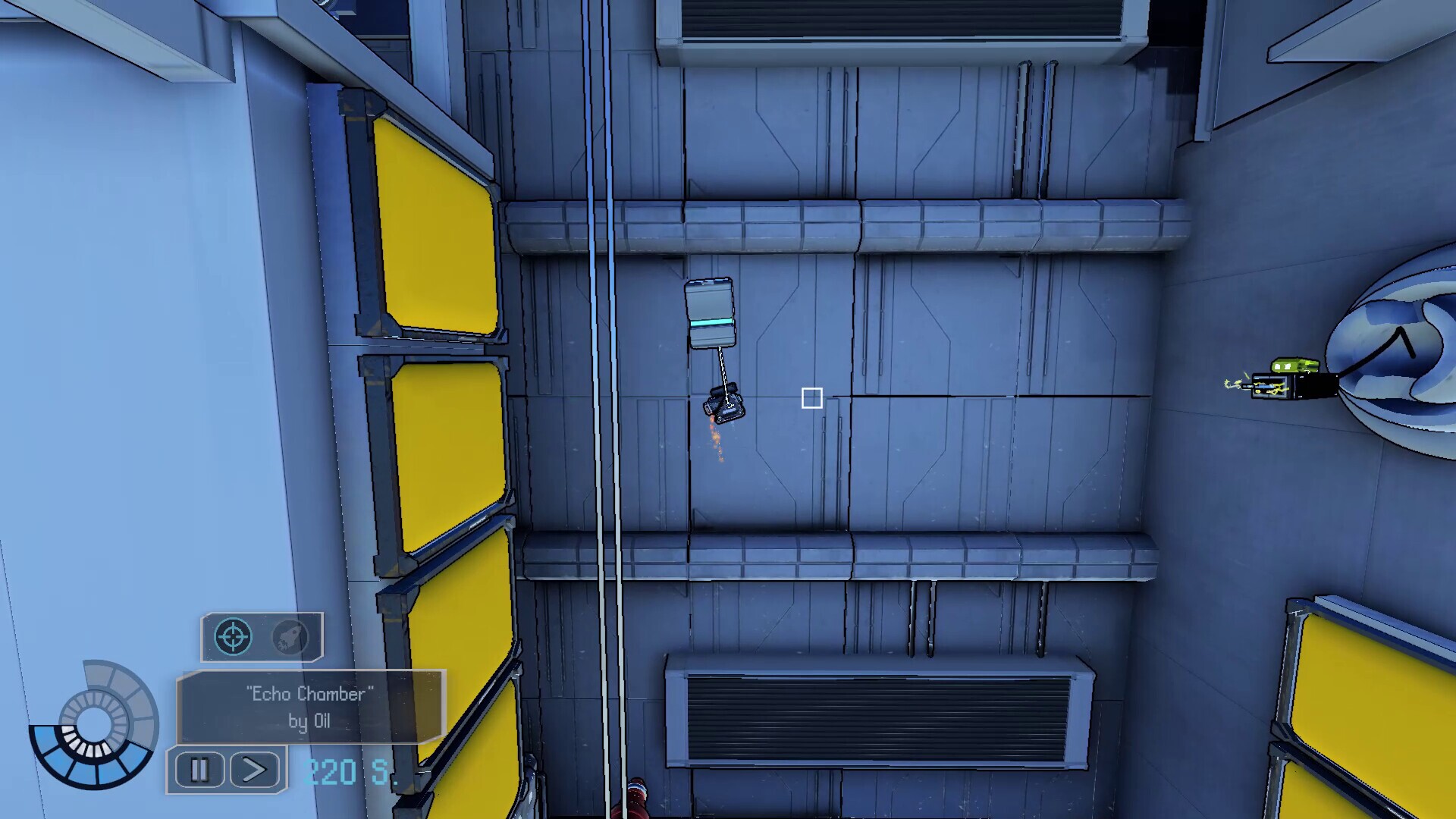Pause the music track

199,770
